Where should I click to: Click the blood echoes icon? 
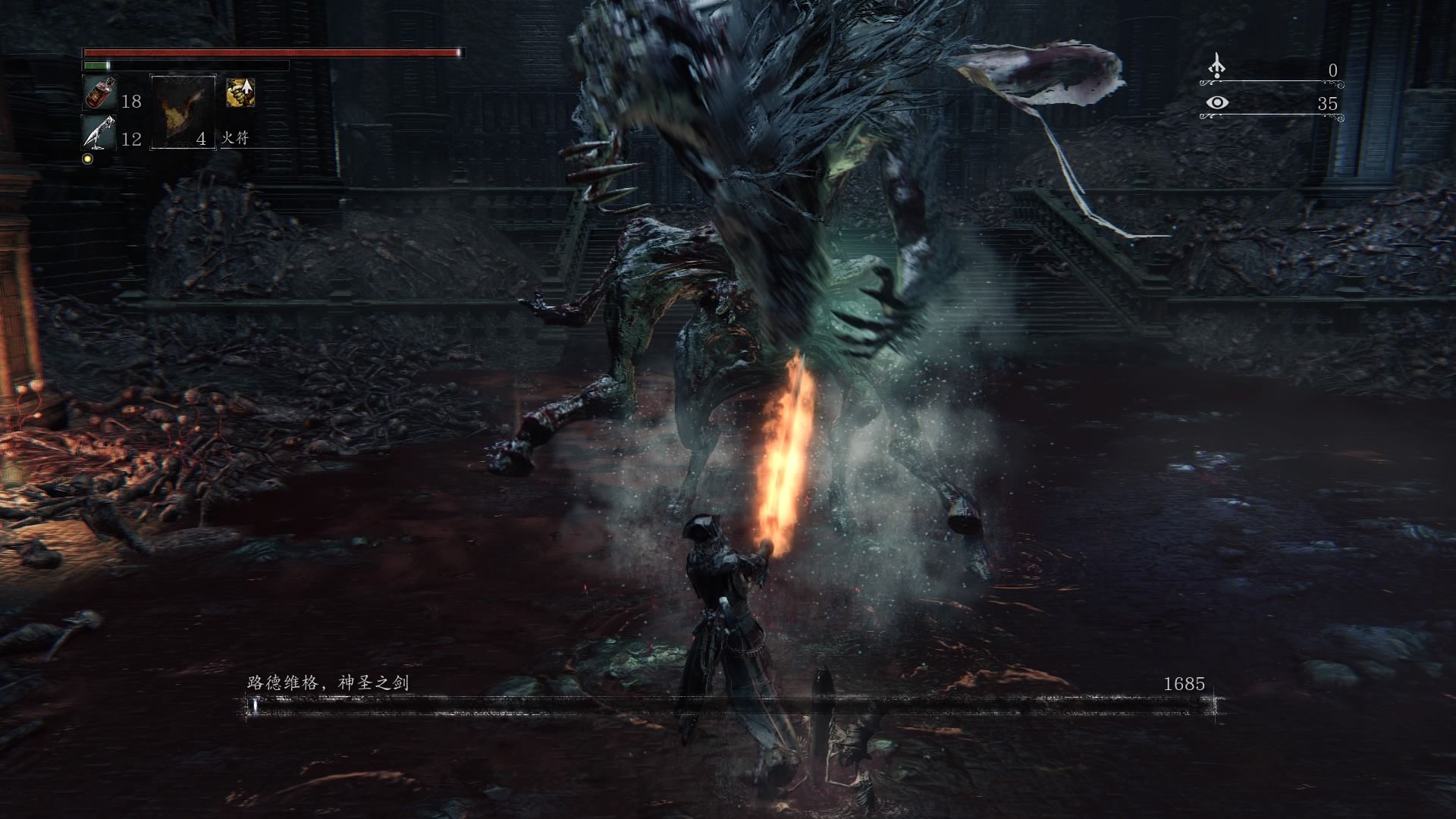coord(1216,67)
